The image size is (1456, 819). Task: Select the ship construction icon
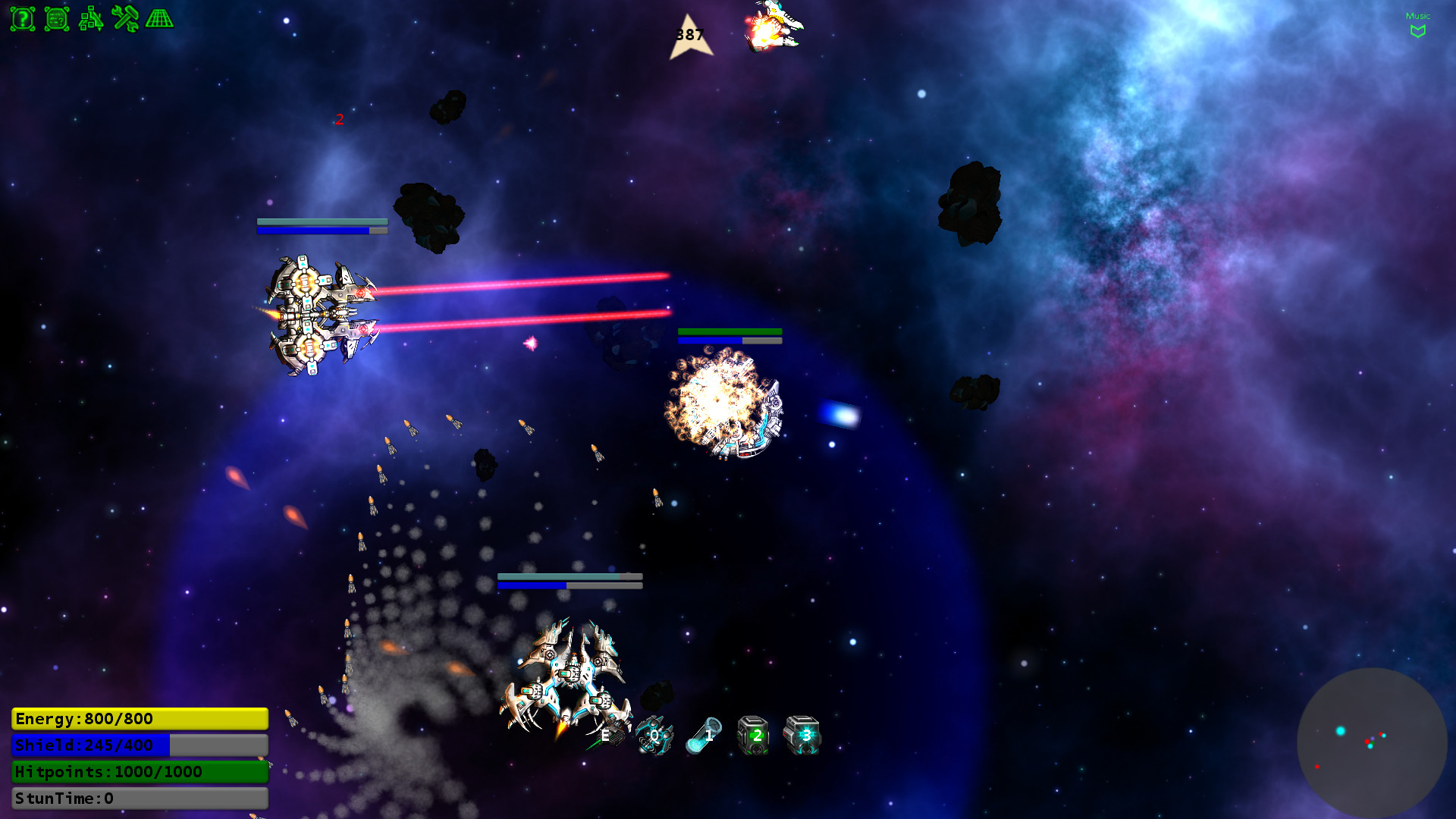tap(93, 20)
